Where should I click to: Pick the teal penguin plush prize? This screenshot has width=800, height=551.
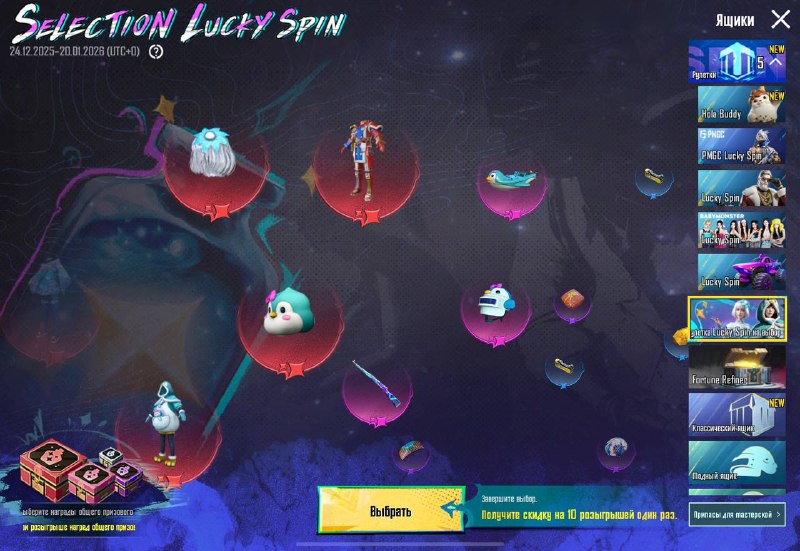point(289,315)
